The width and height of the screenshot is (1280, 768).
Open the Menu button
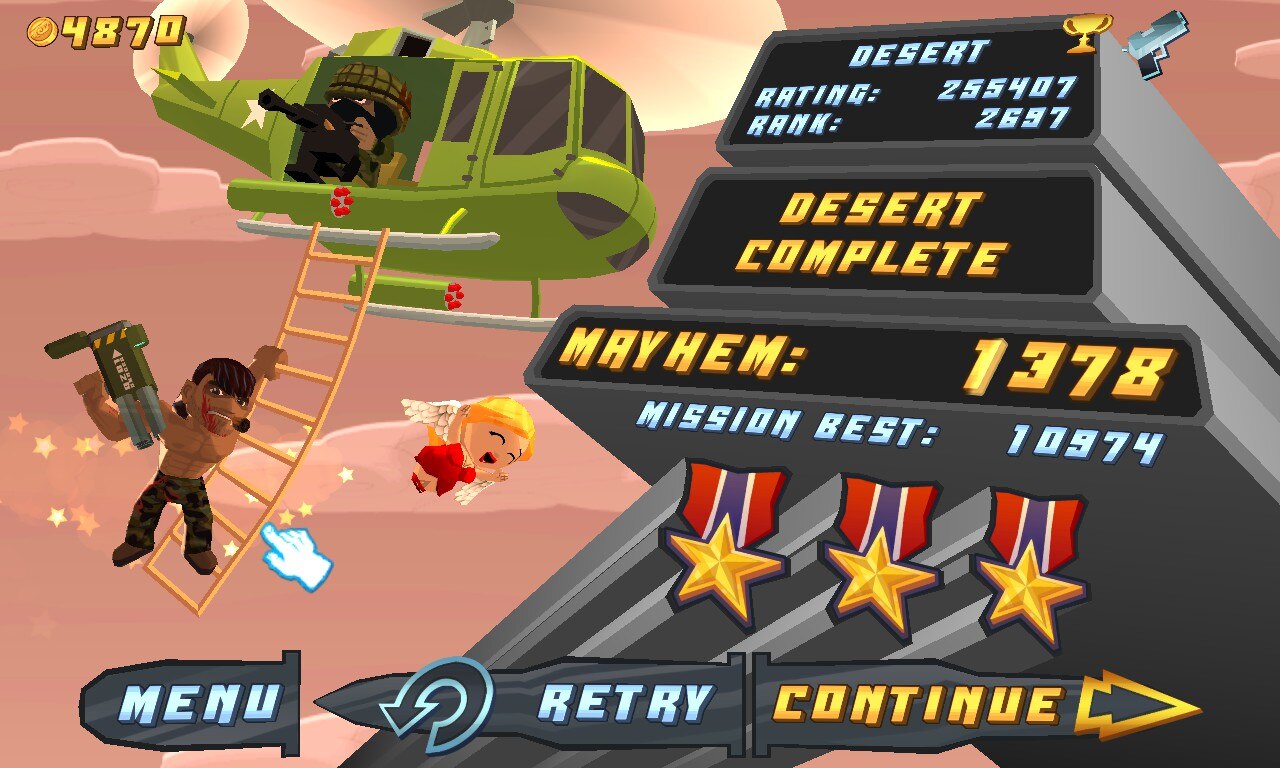[x=198, y=703]
